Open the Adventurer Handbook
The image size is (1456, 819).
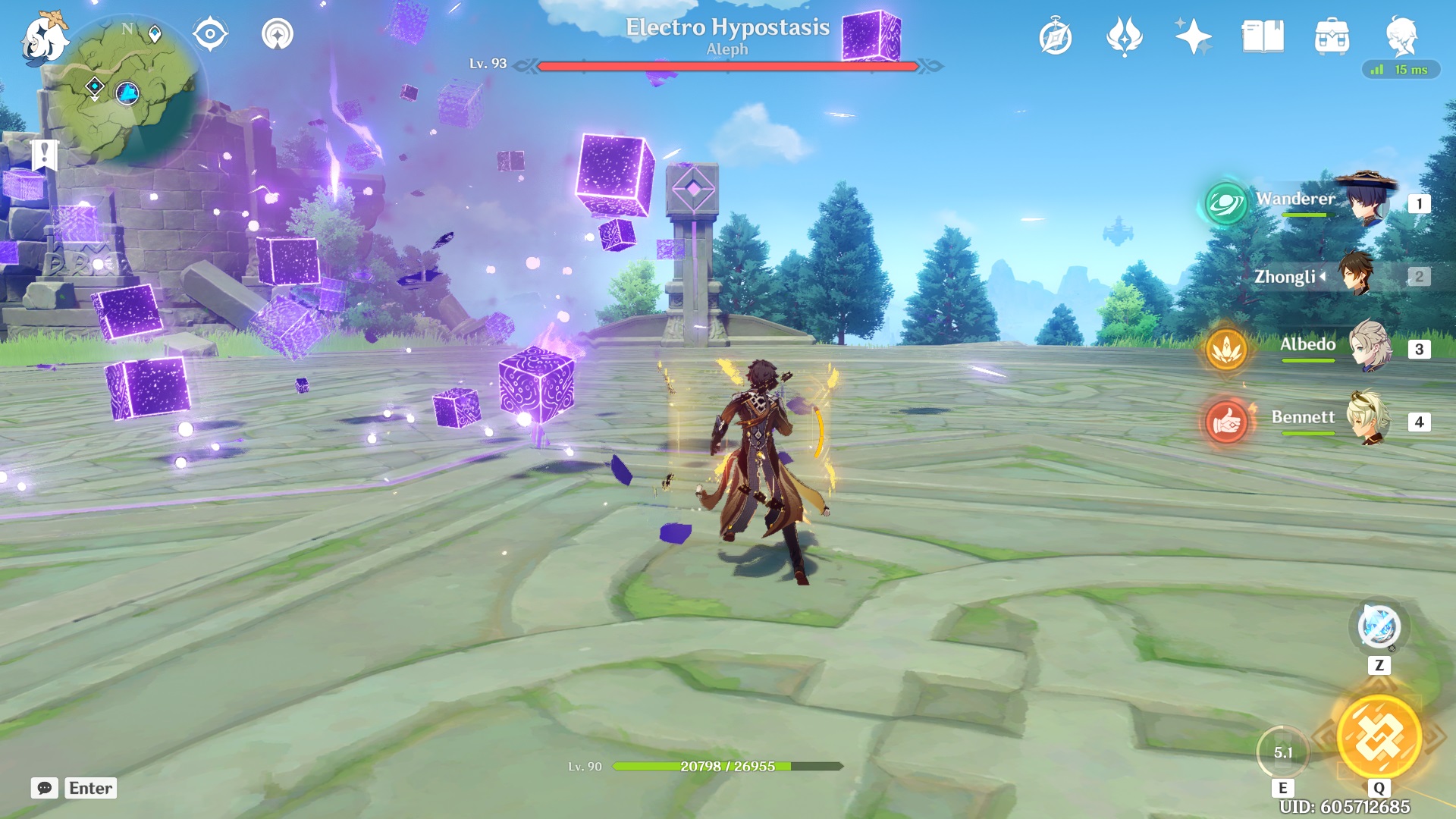point(1055,33)
